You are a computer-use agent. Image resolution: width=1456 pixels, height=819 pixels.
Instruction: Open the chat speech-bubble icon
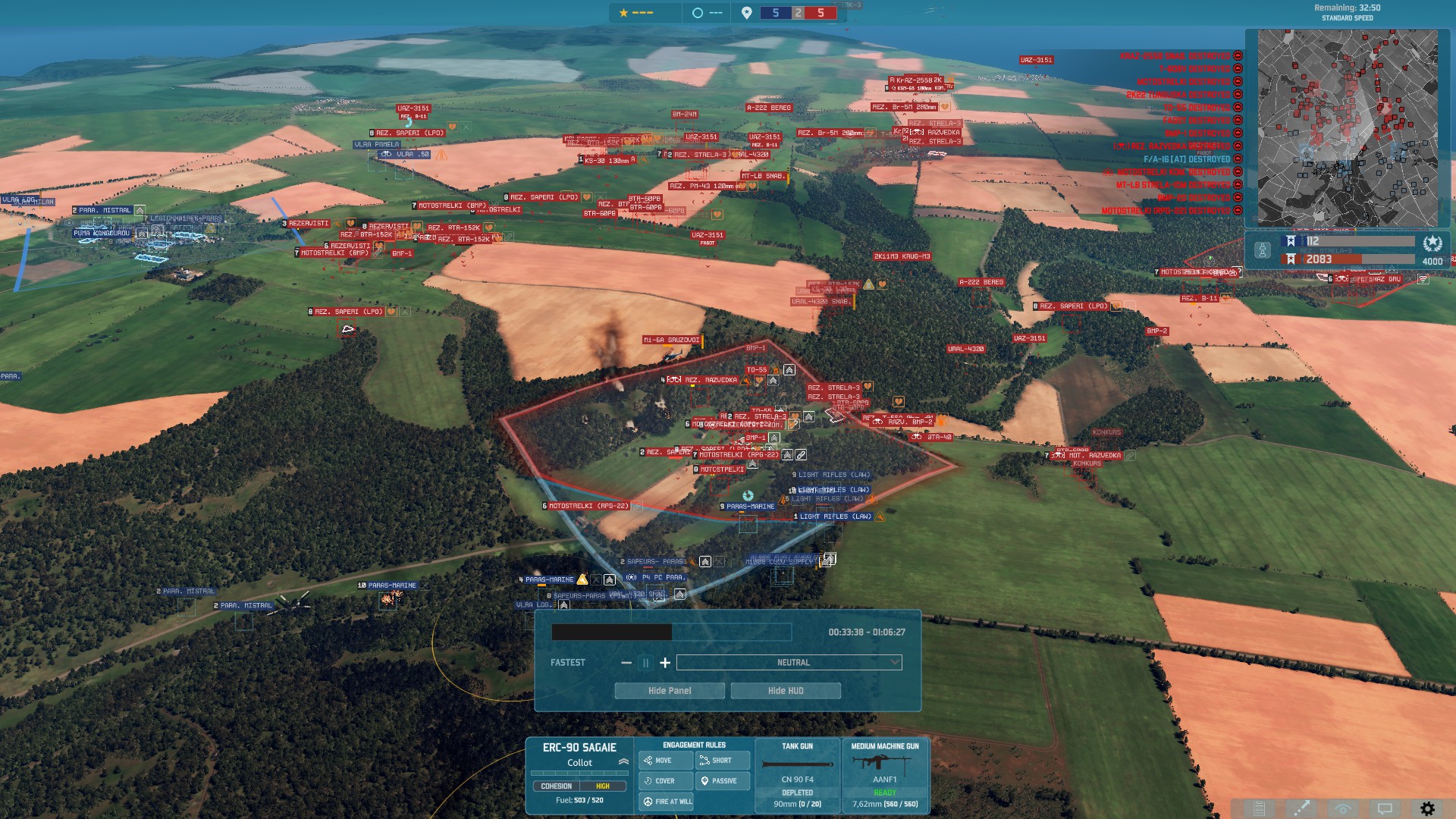point(1385,809)
